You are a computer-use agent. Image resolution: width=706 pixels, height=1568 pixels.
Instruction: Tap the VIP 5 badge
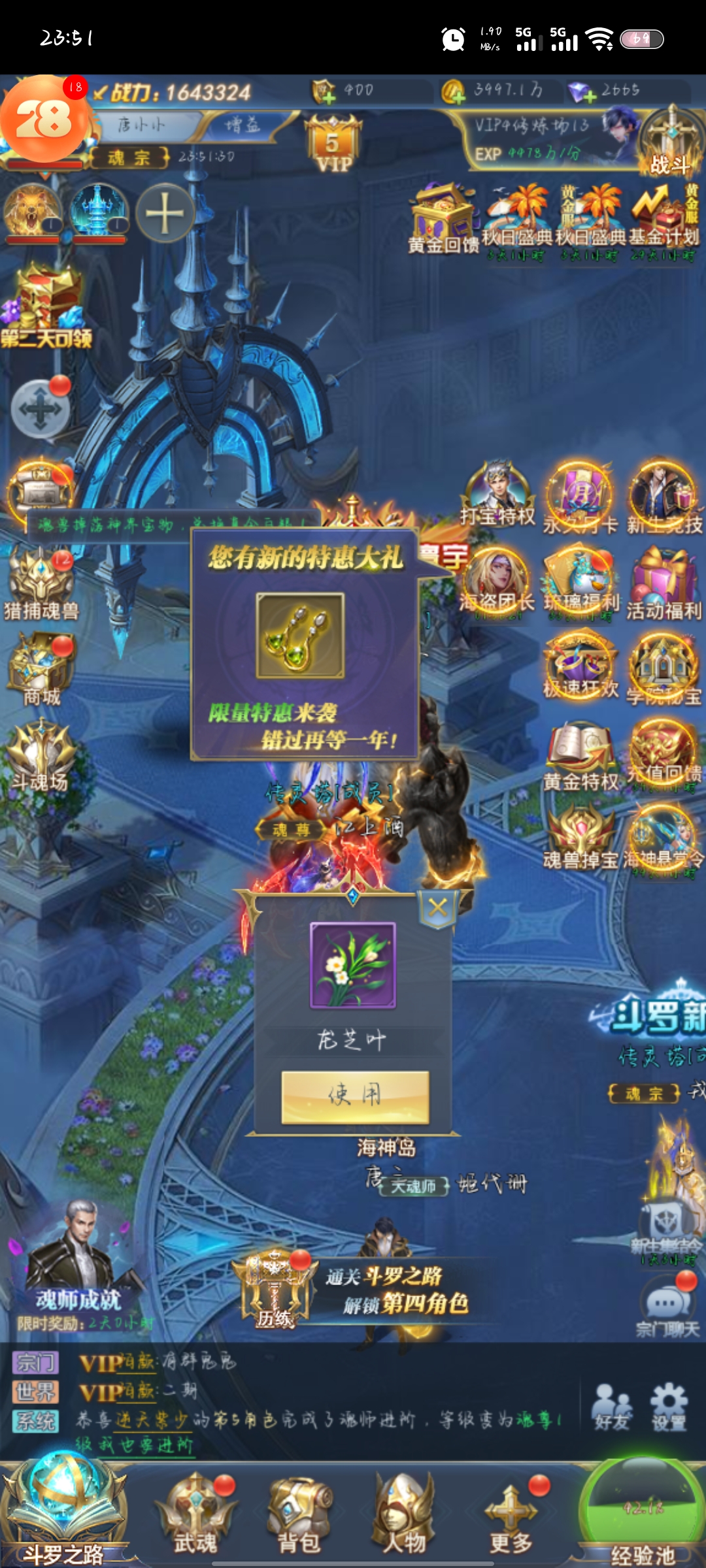333,144
